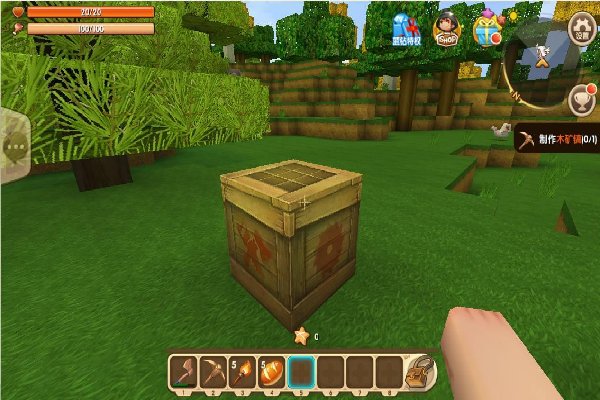The width and height of the screenshot is (600, 400).
Task: Open the gift box rewards
Action: coord(485,28)
